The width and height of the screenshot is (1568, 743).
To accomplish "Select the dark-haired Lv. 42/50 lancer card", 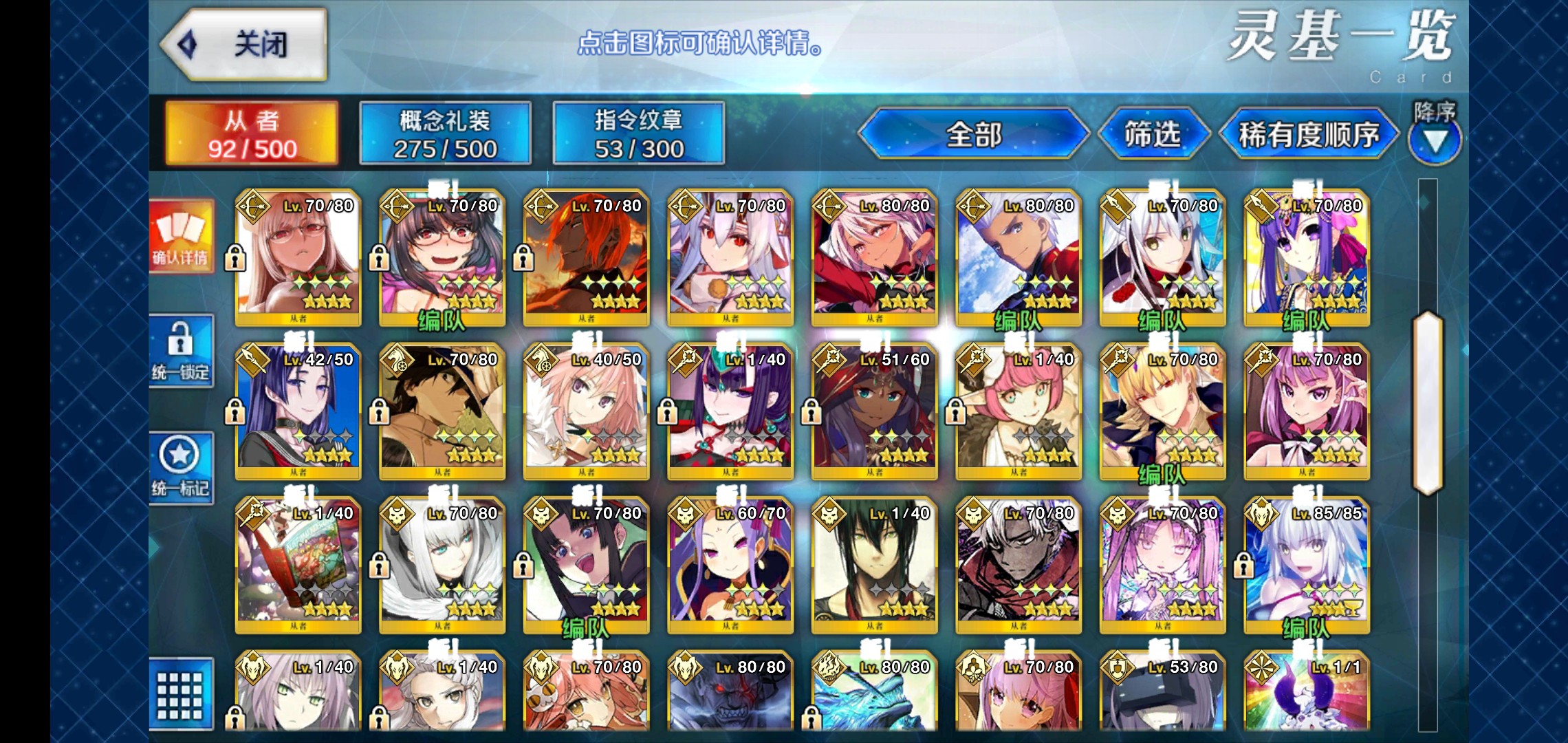I will [x=298, y=411].
